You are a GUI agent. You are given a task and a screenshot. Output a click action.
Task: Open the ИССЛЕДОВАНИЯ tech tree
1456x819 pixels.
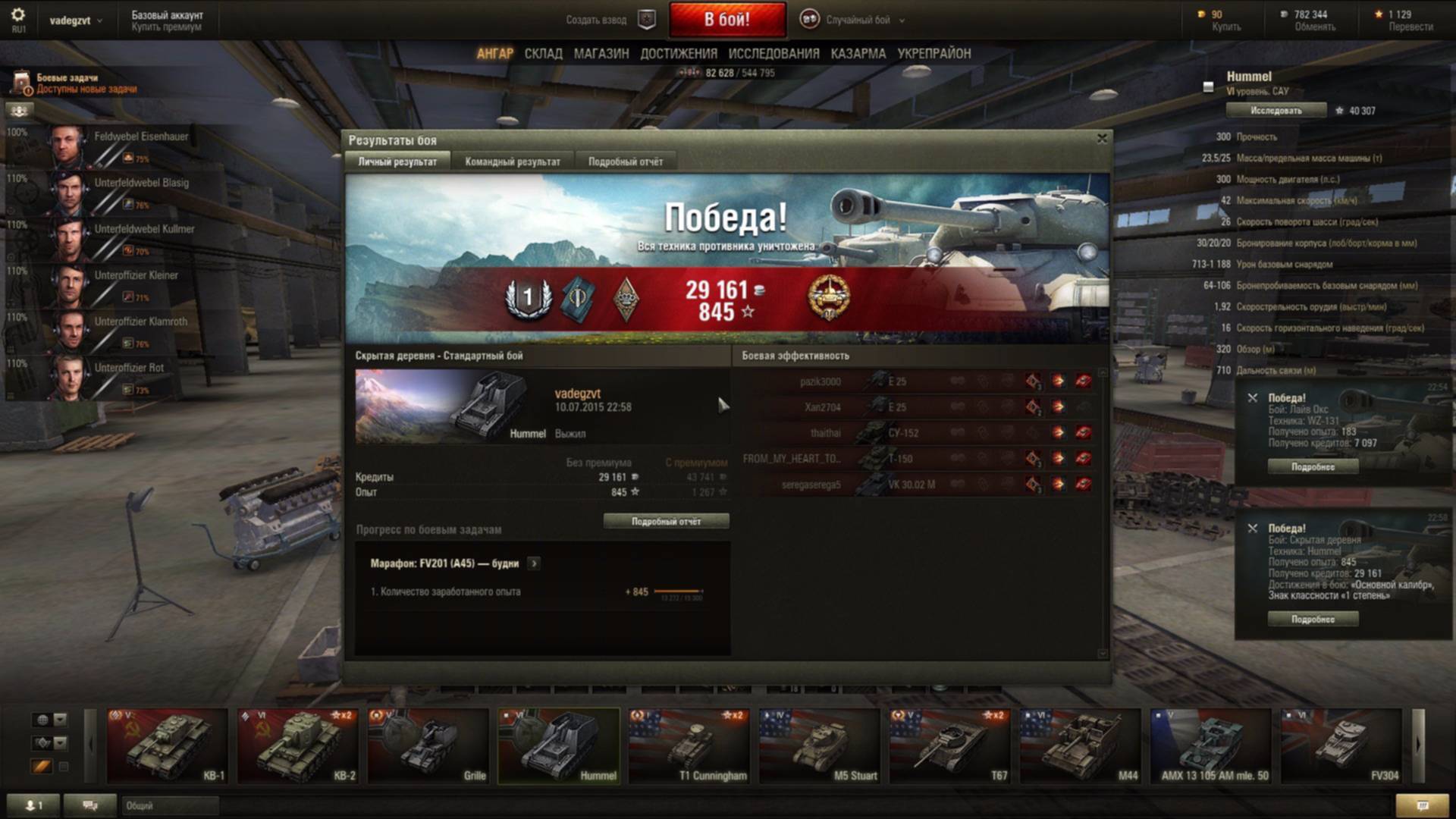[773, 54]
